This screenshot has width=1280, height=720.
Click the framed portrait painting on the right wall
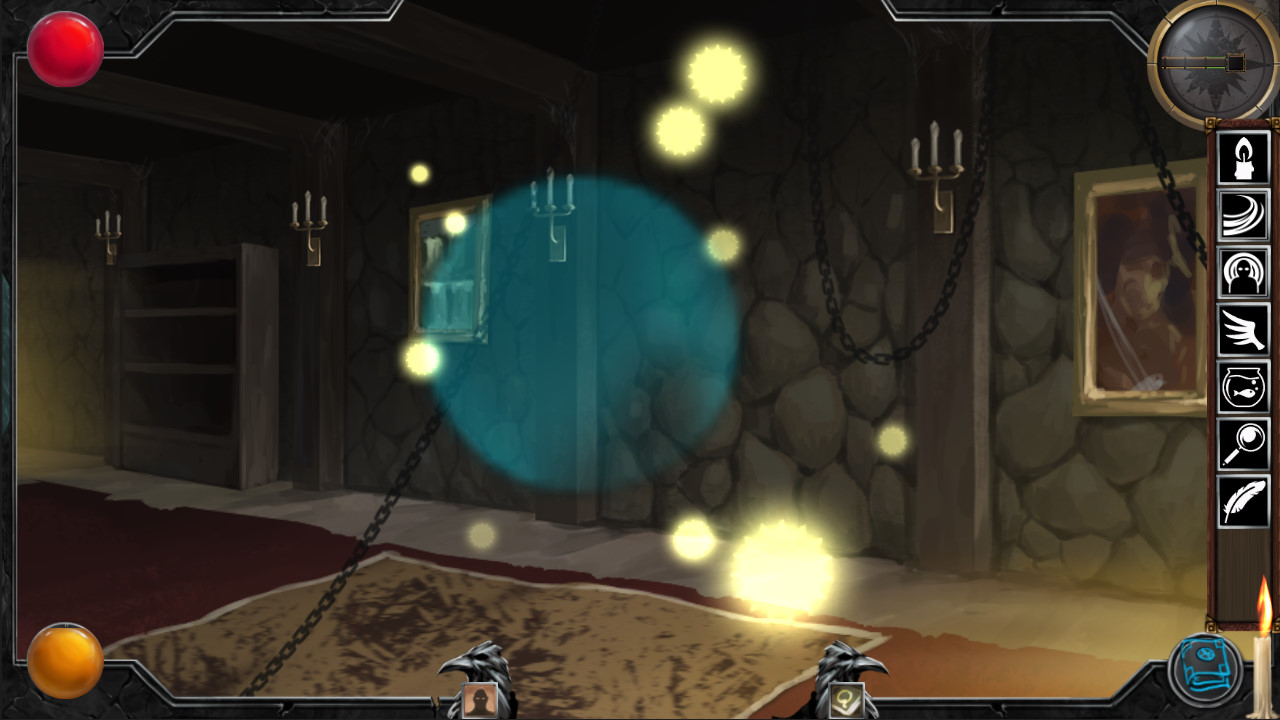1135,290
